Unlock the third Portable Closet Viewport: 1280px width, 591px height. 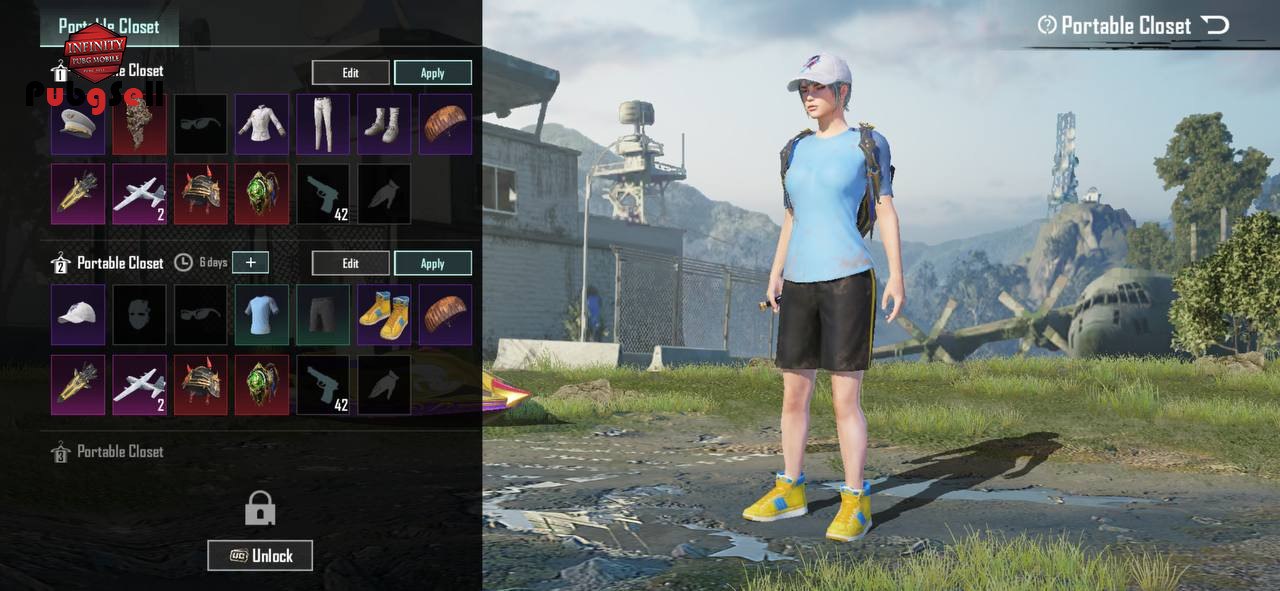click(260, 555)
